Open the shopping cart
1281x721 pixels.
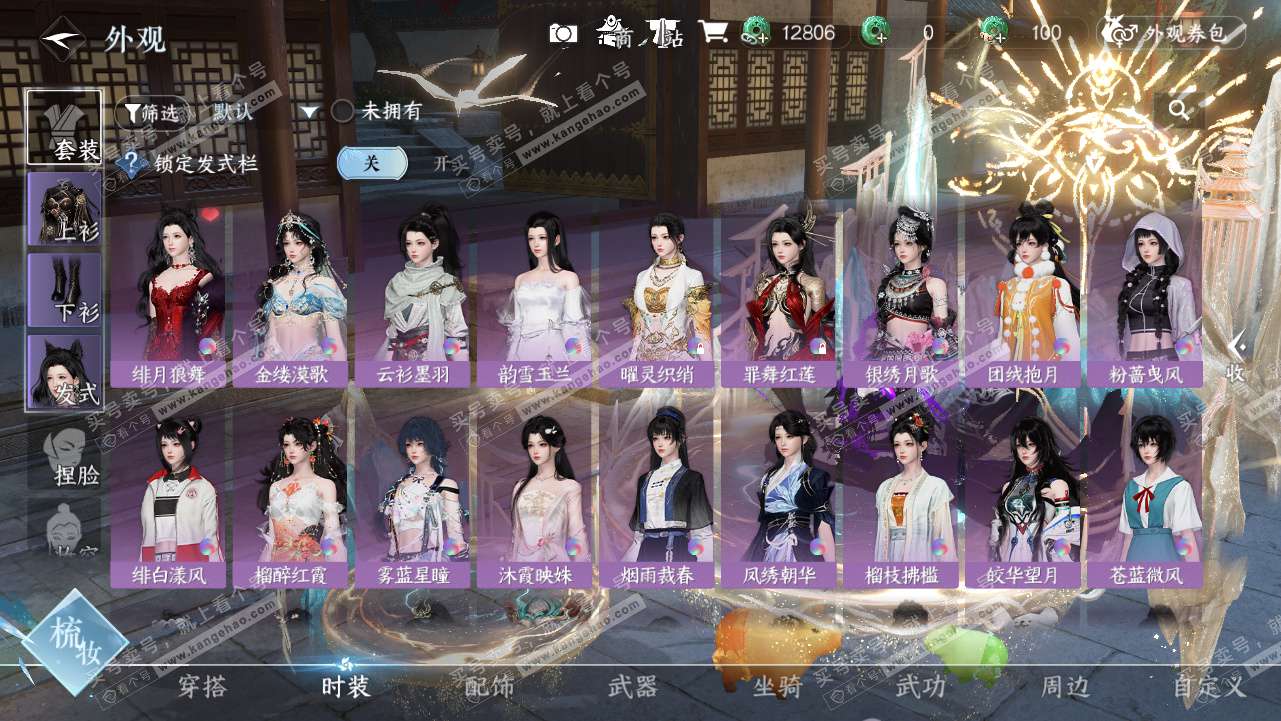tap(713, 32)
